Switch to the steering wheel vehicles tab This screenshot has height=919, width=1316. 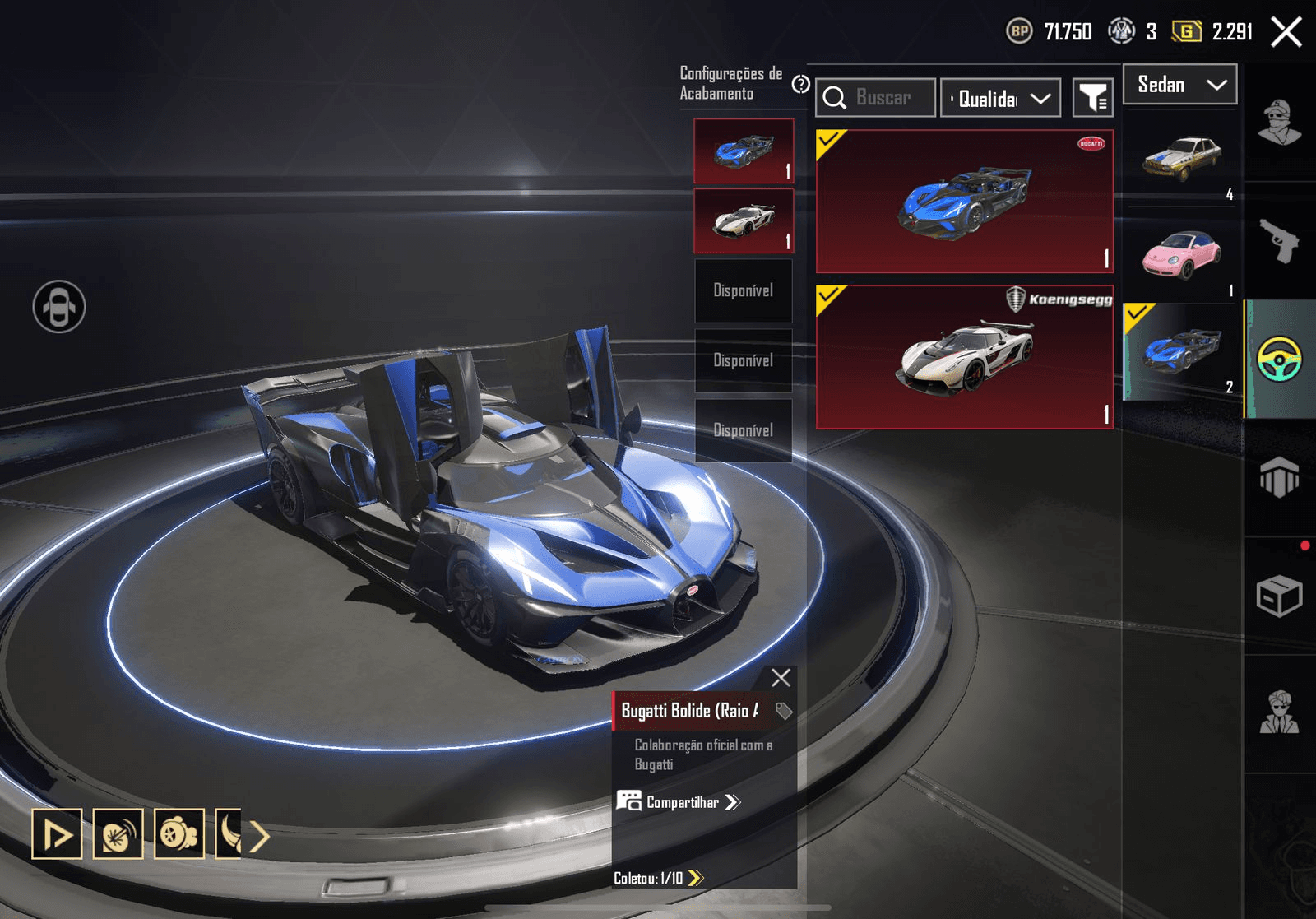tap(1279, 360)
